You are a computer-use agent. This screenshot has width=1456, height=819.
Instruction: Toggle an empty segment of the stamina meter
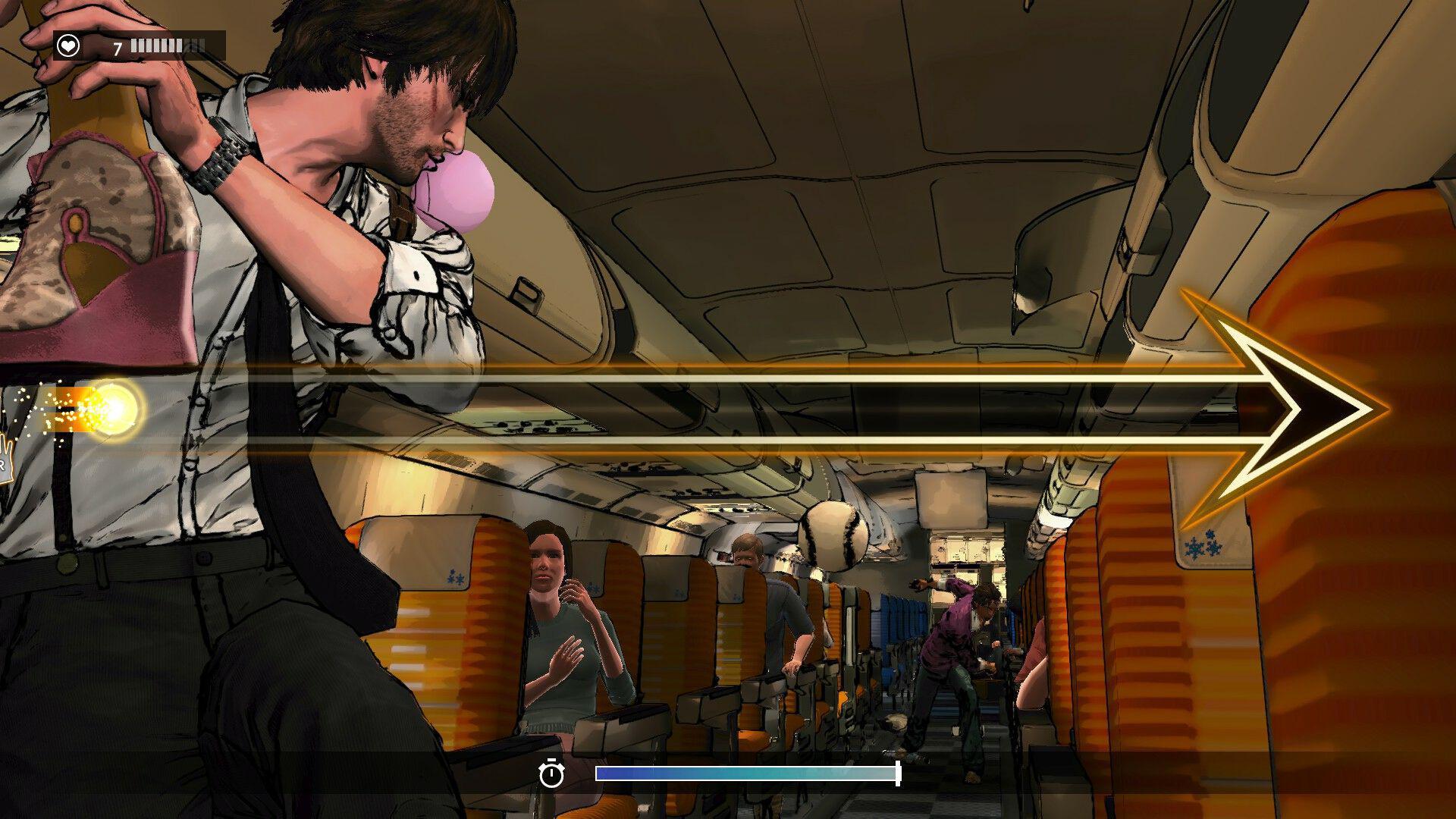pos(196,44)
